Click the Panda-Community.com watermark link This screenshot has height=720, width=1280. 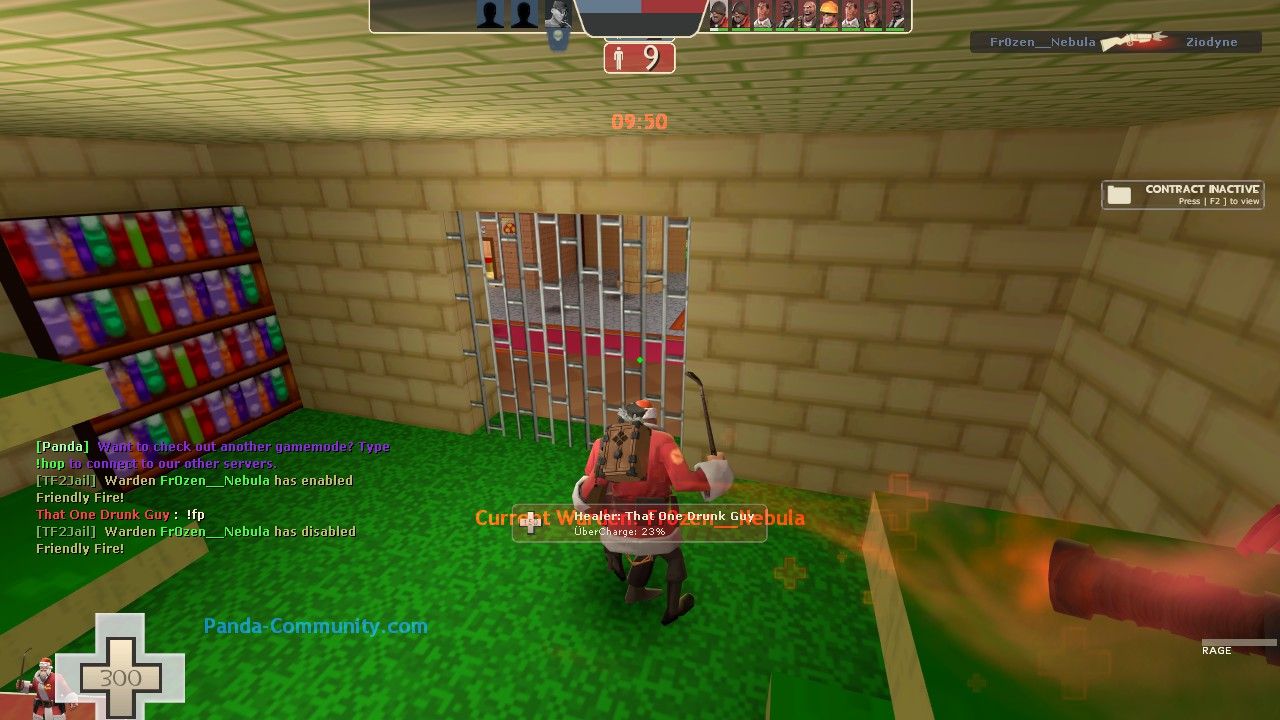pos(315,627)
